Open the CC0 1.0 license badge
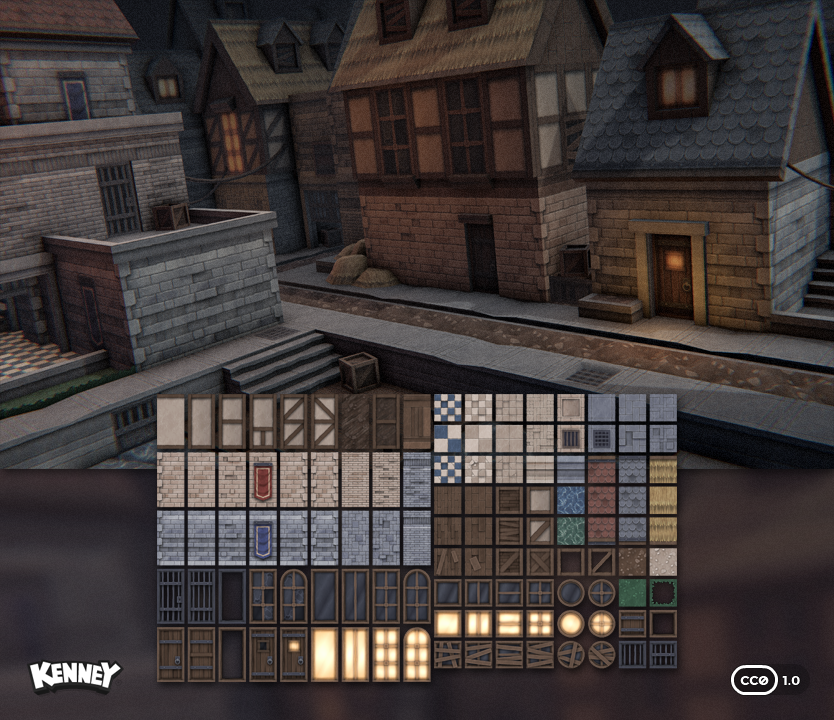The height and width of the screenshot is (720, 834). 767,680
